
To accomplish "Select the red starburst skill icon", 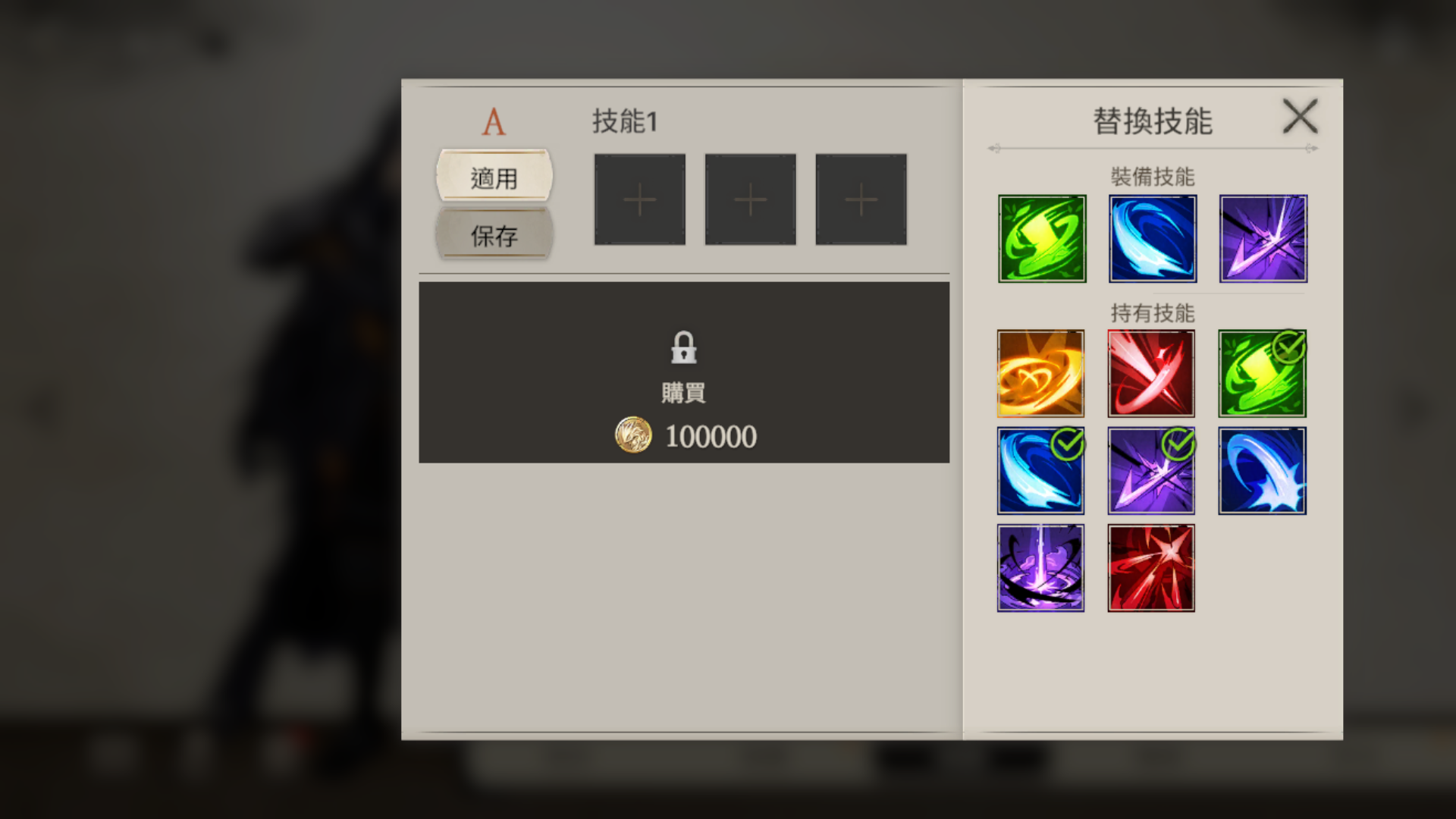I will pyautogui.click(x=1151, y=567).
